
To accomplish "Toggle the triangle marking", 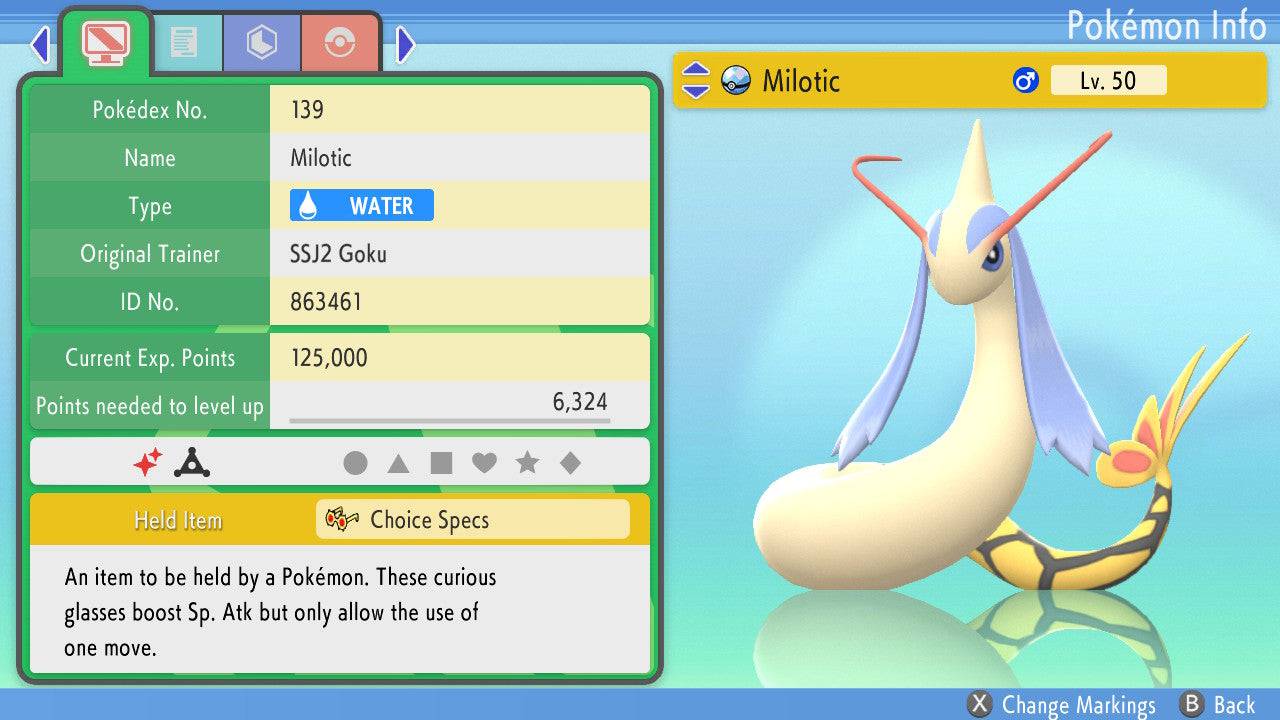I will [398, 463].
